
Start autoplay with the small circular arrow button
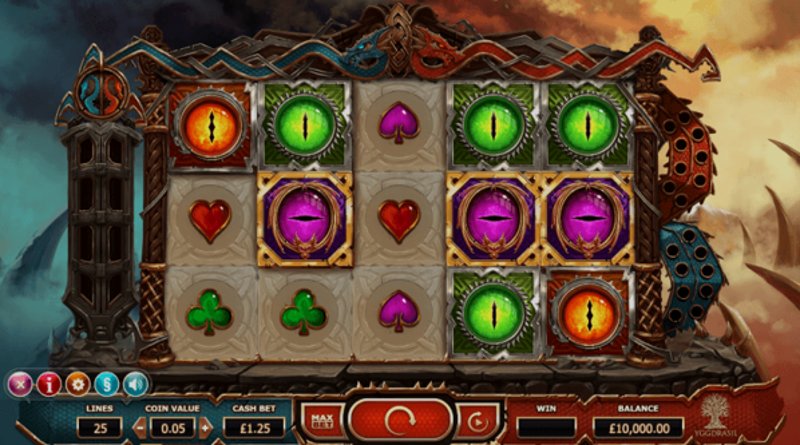(477, 419)
